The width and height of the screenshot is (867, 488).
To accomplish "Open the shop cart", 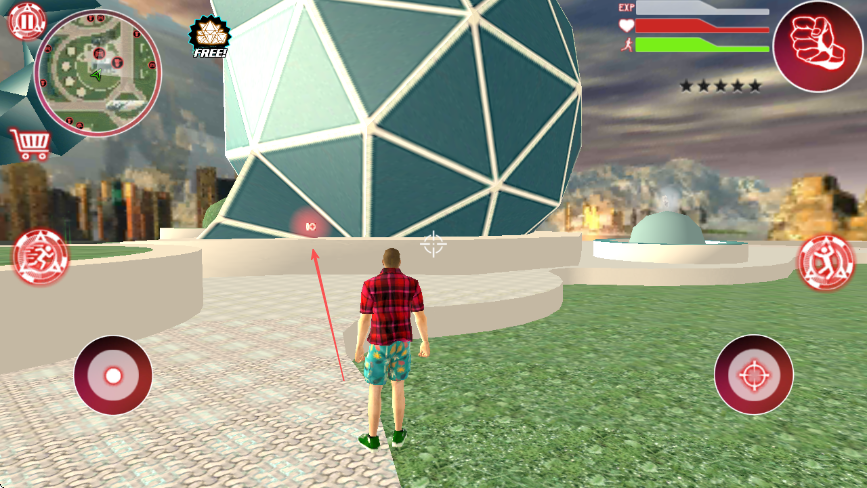I will point(29,145).
